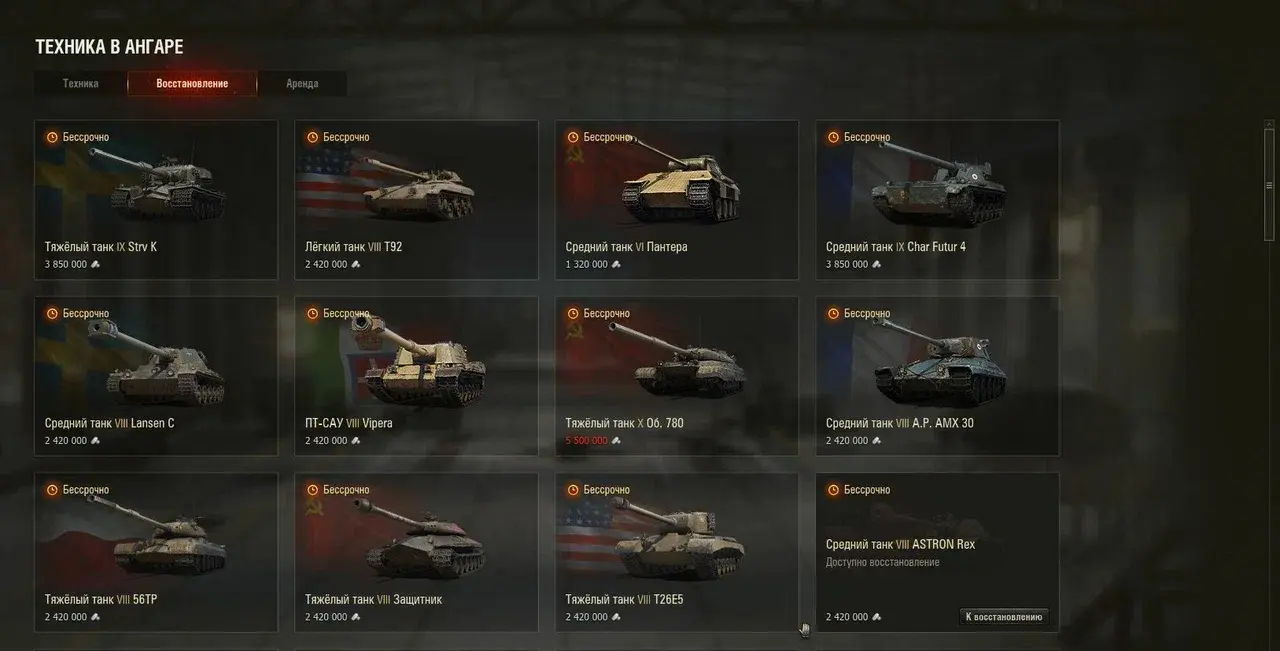Open the Аренда tab
Viewport: 1280px width, 651px height.
[x=302, y=84]
